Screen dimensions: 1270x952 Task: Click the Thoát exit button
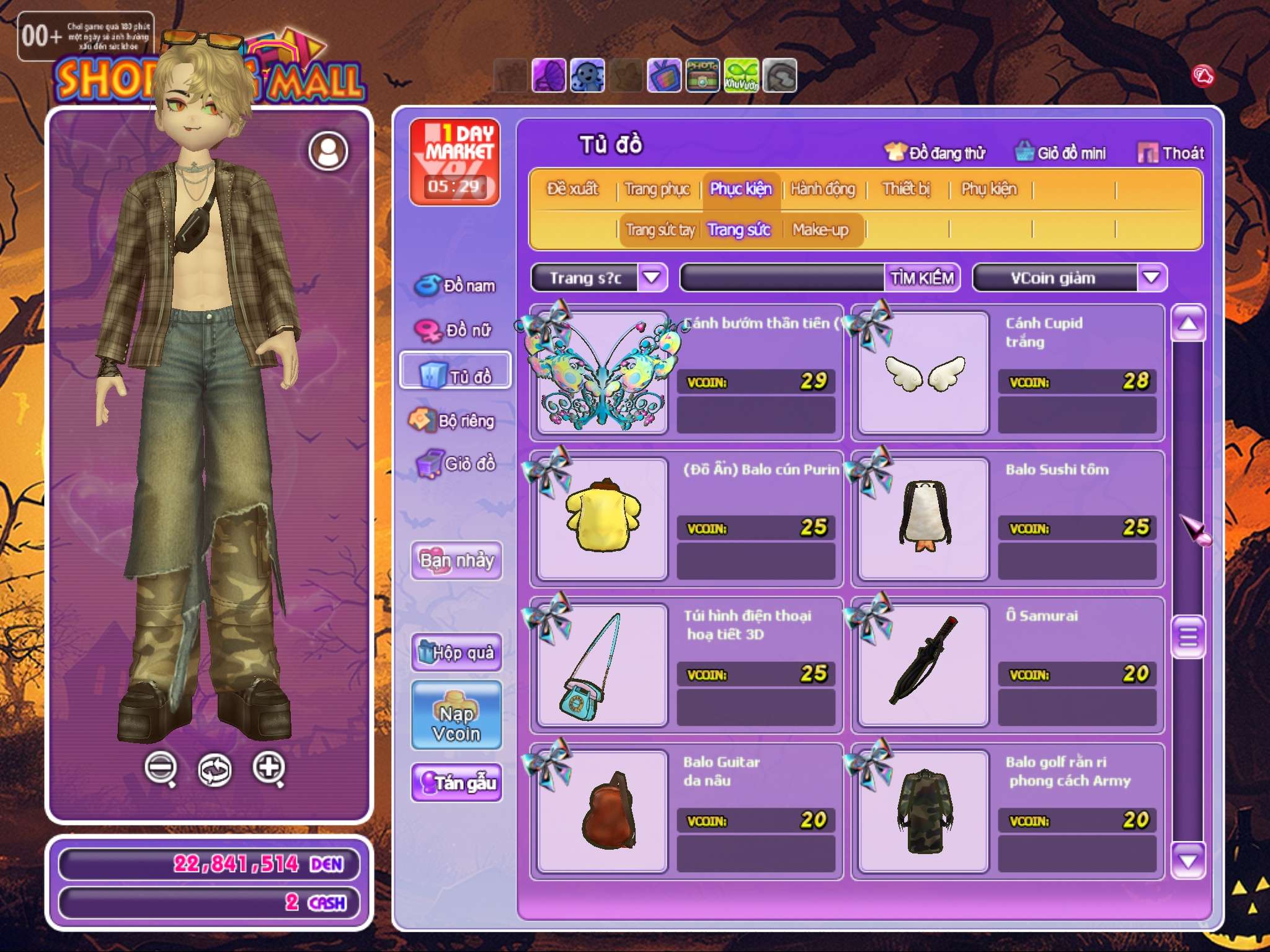click(1171, 153)
